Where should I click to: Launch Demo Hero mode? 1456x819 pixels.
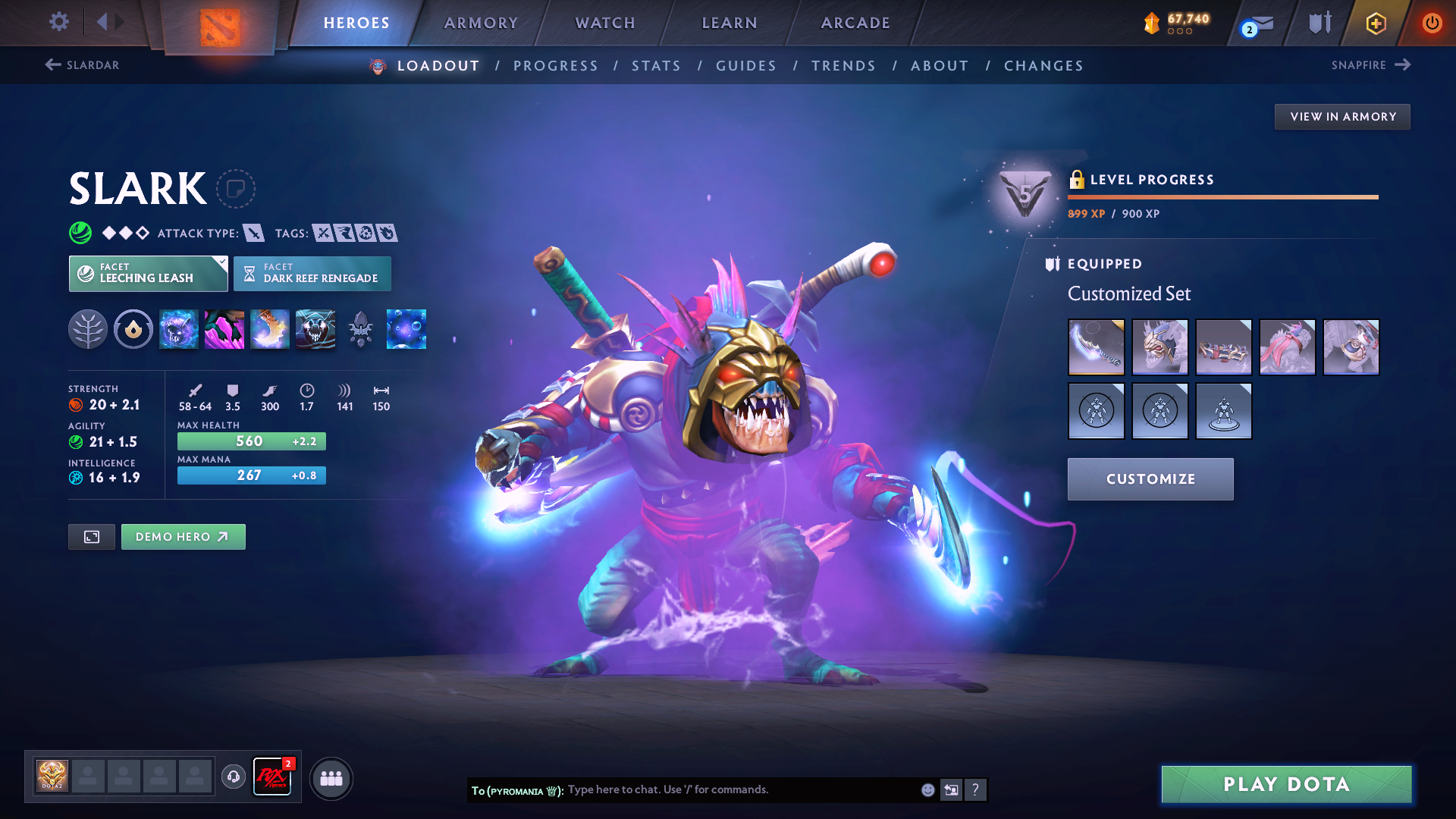click(x=183, y=537)
